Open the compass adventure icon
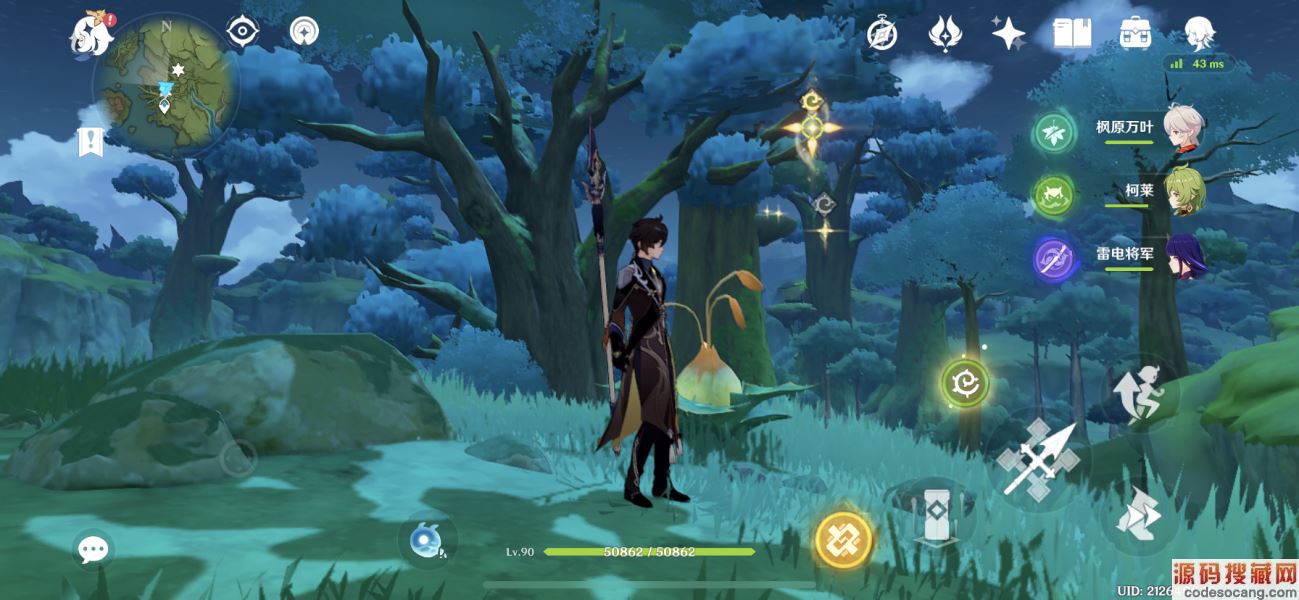The height and width of the screenshot is (600, 1299). [x=881, y=34]
